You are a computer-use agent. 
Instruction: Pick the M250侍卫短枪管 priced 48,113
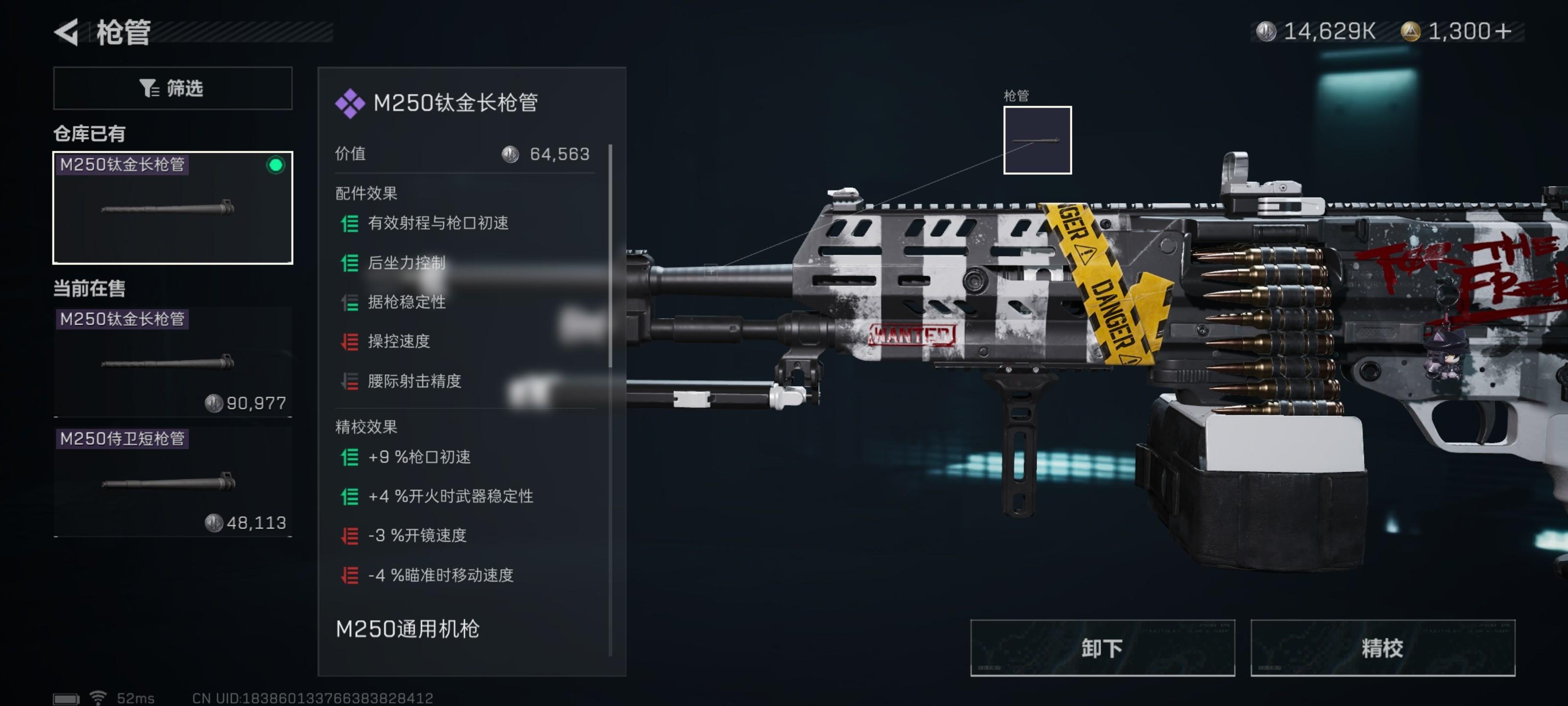173,481
